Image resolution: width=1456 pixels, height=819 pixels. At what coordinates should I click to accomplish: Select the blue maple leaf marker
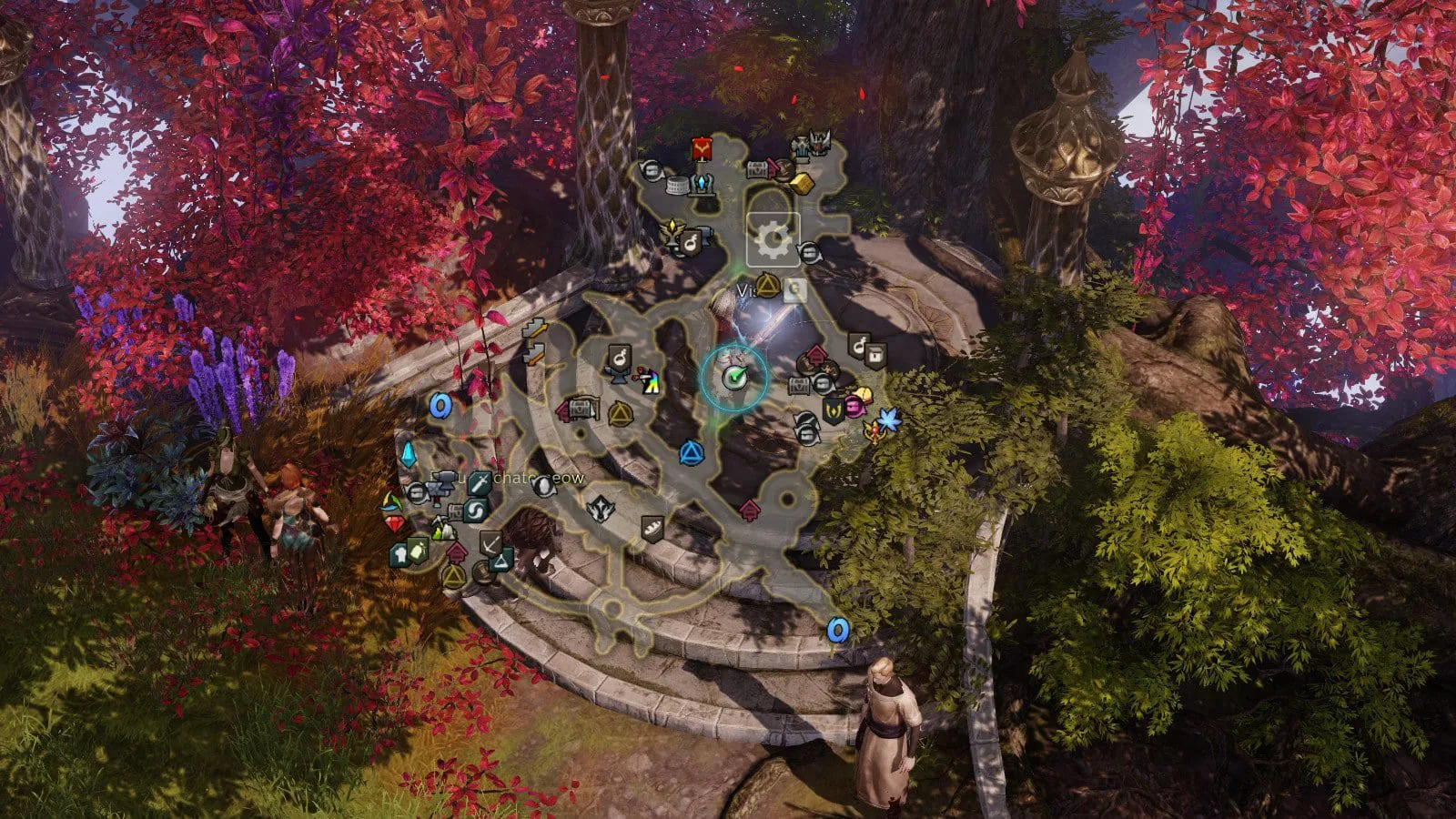888,420
